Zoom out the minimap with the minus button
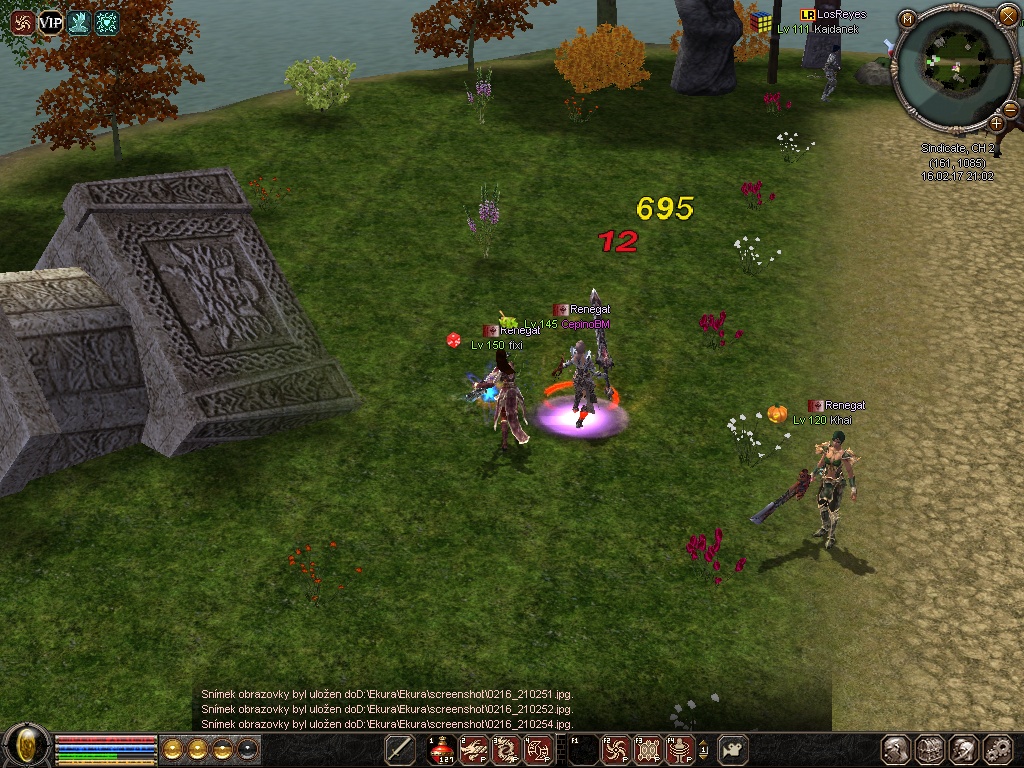Viewport: 1024px width, 768px height. (1010, 108)
